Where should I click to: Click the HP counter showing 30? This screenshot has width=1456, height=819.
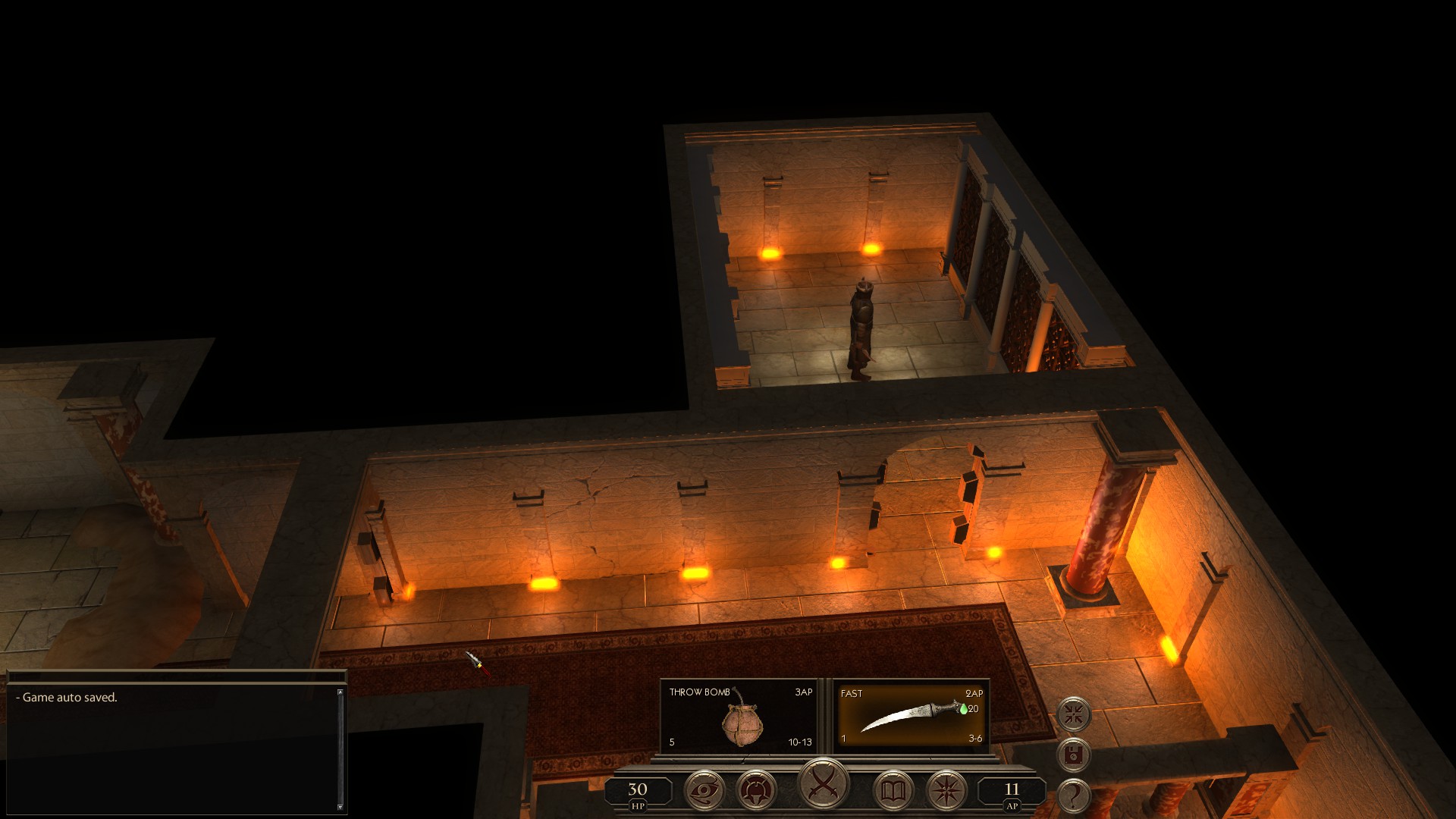tap(637, 790)
